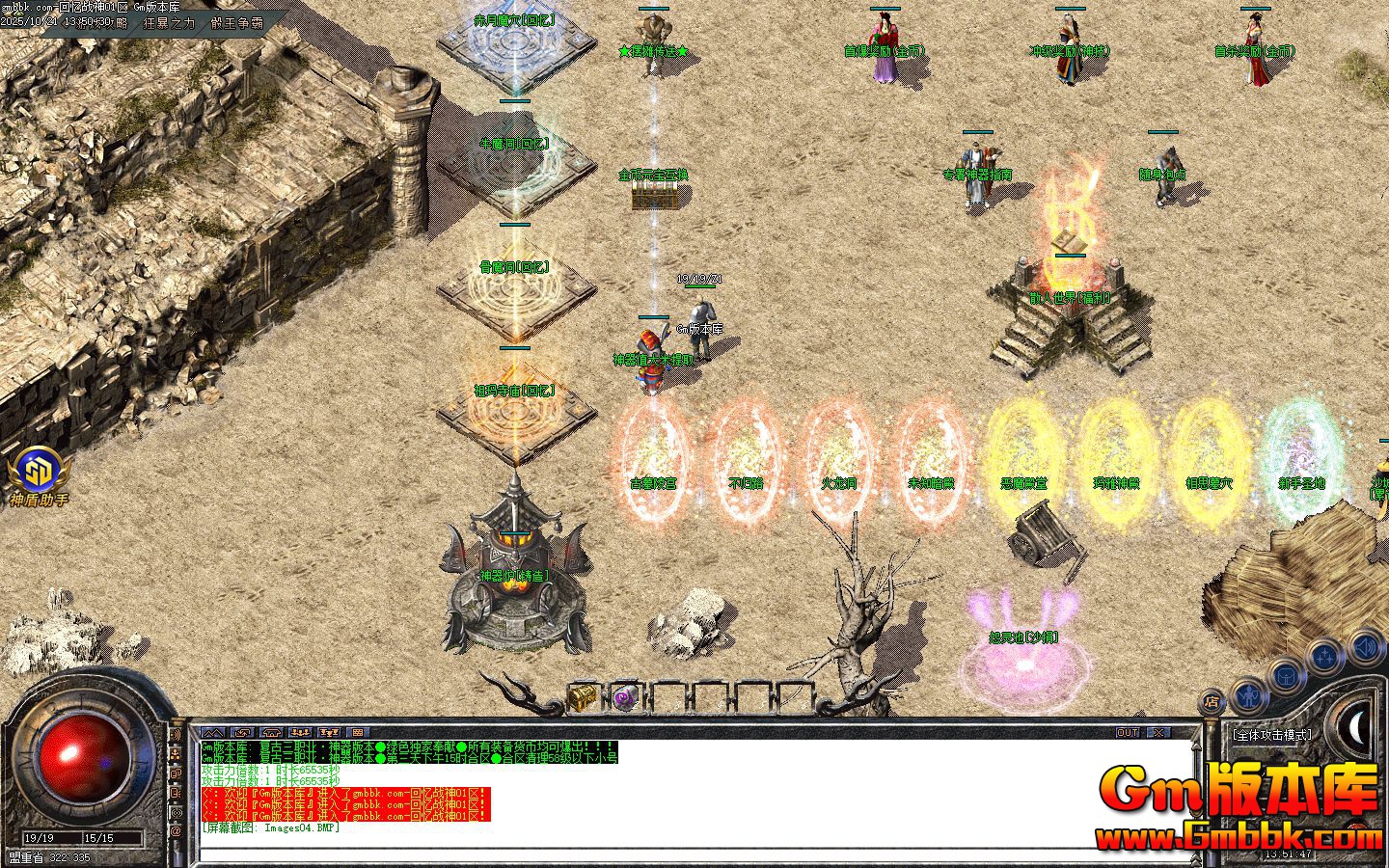Open the bag round button
Screen dimensions: 1389x868
pos(1286,675)
